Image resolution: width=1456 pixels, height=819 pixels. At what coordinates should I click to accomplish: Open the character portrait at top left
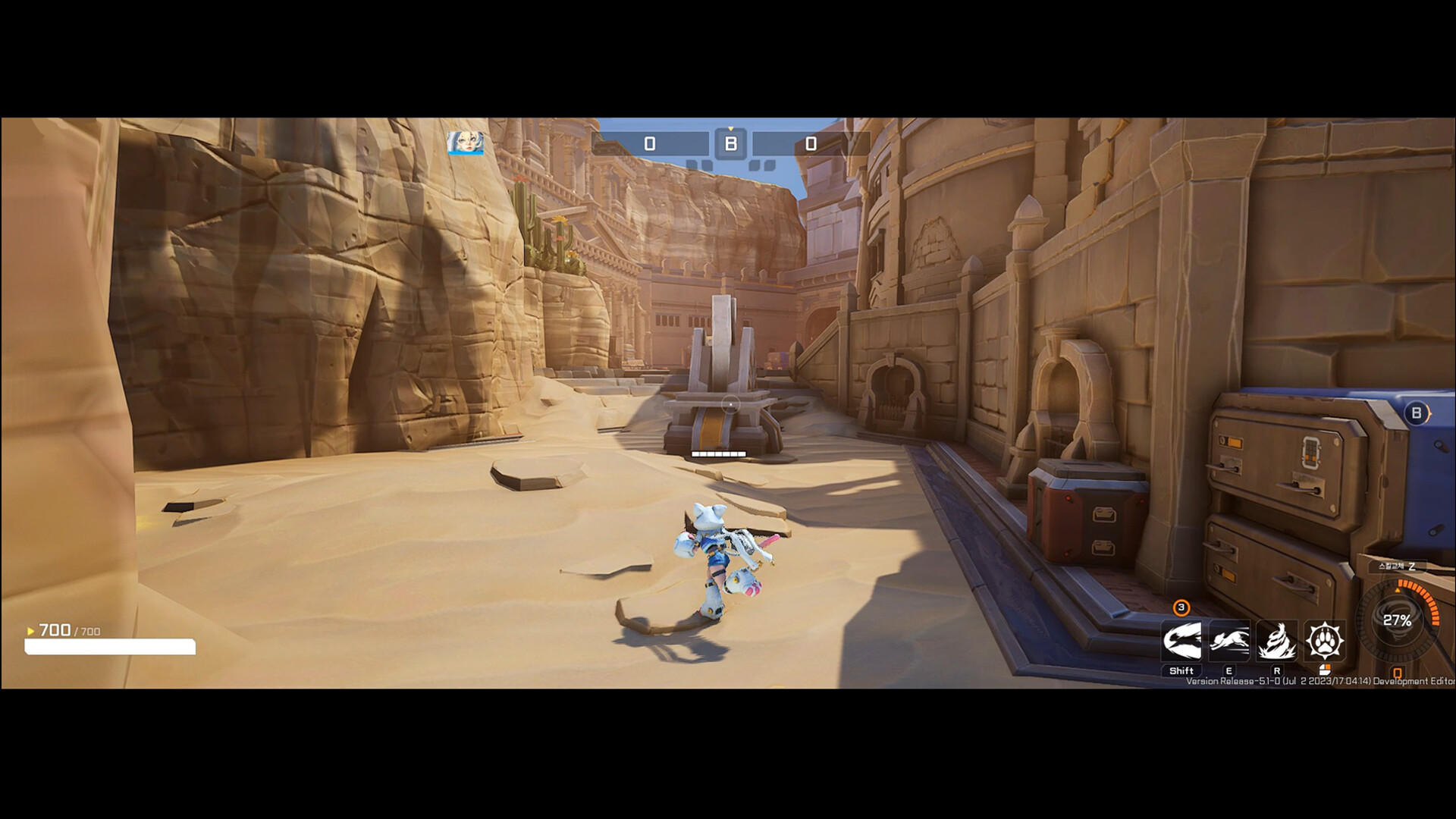(466, 144)
